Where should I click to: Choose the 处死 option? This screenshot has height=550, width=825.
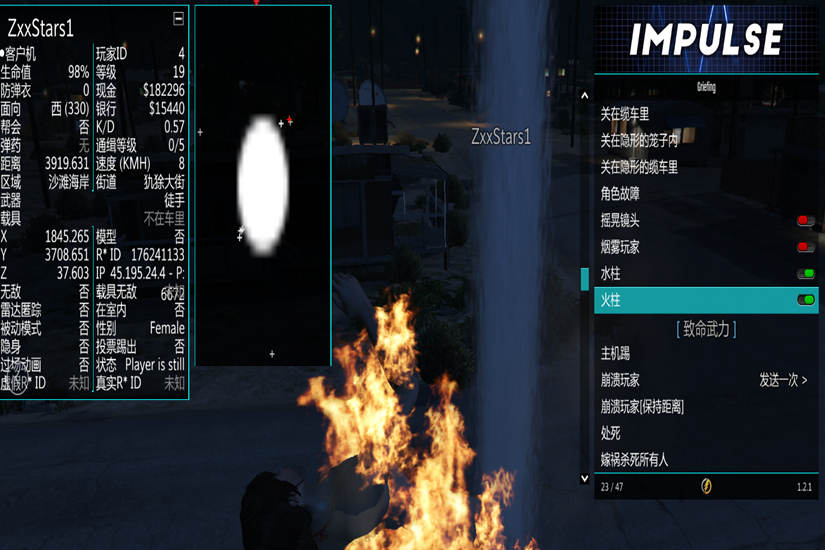(611, 433)
